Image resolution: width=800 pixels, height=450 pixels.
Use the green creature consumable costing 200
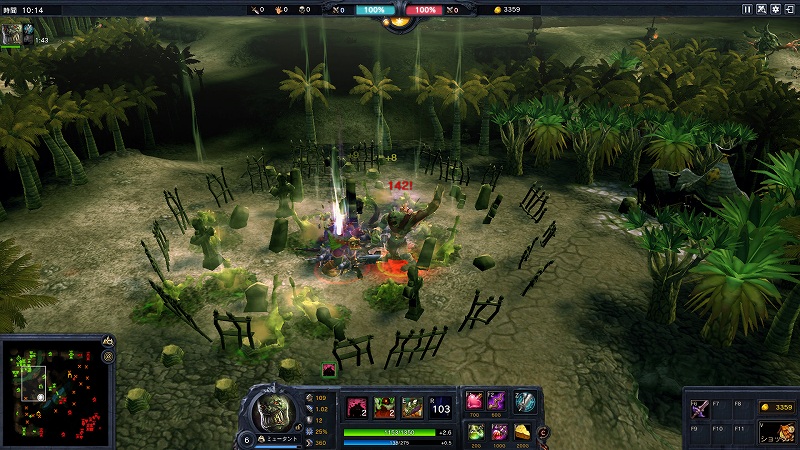click(x=475, y=431)
